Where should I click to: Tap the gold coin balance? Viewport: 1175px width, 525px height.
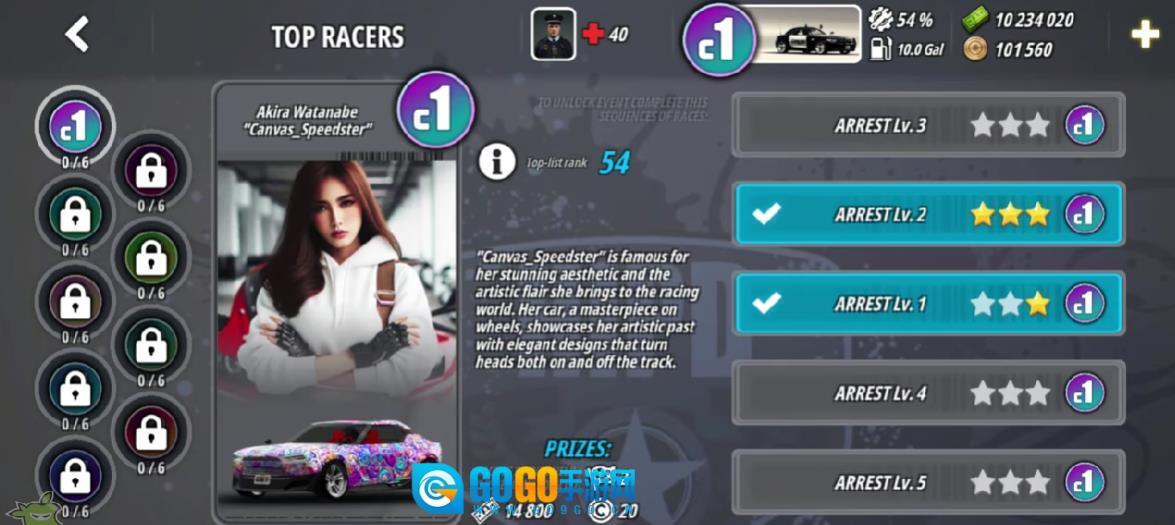click(x=1008, y=49)
